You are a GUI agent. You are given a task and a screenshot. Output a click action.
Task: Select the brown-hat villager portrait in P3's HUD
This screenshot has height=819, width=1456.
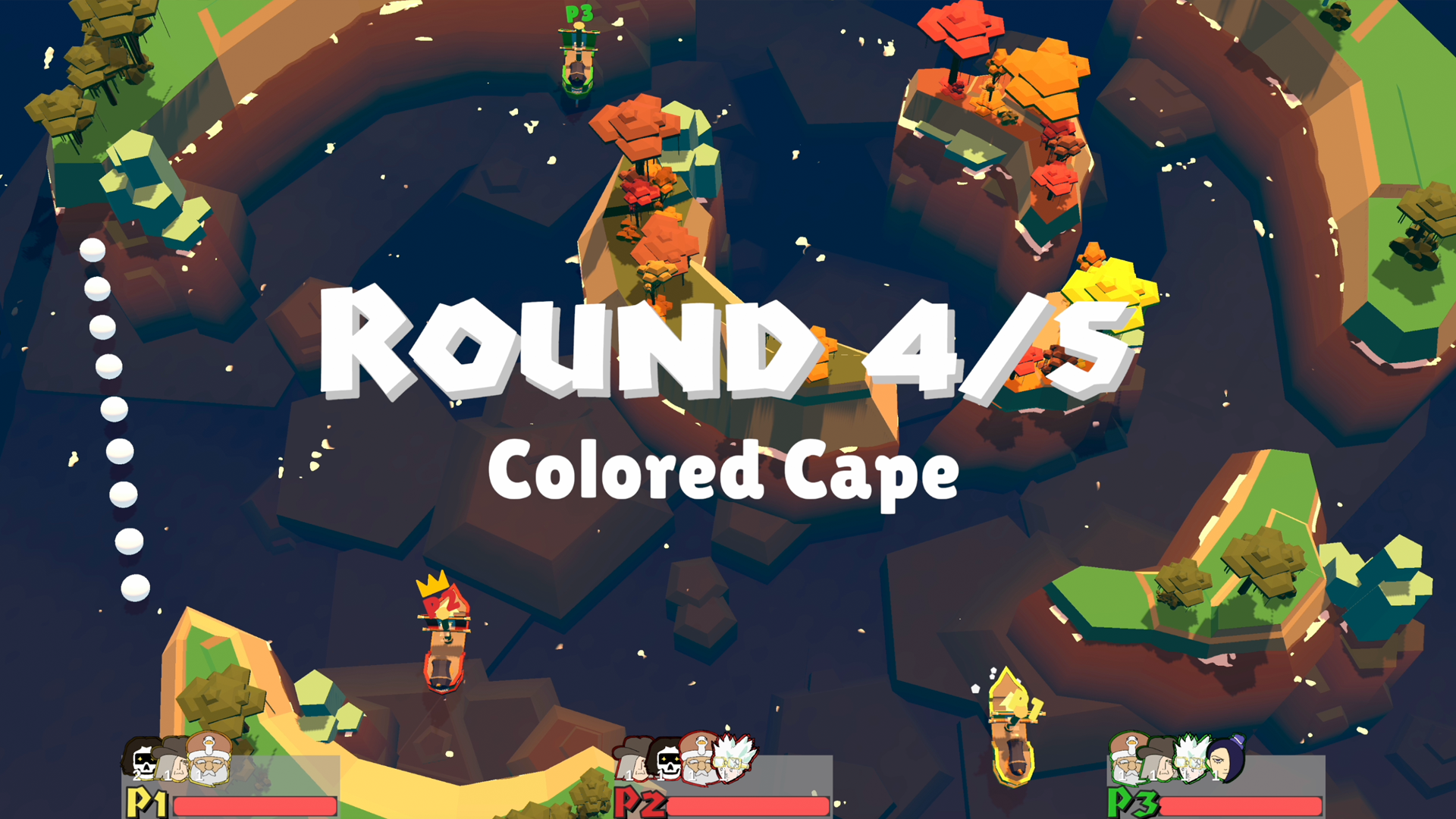pyautogui.click(x=1159, y=761)
